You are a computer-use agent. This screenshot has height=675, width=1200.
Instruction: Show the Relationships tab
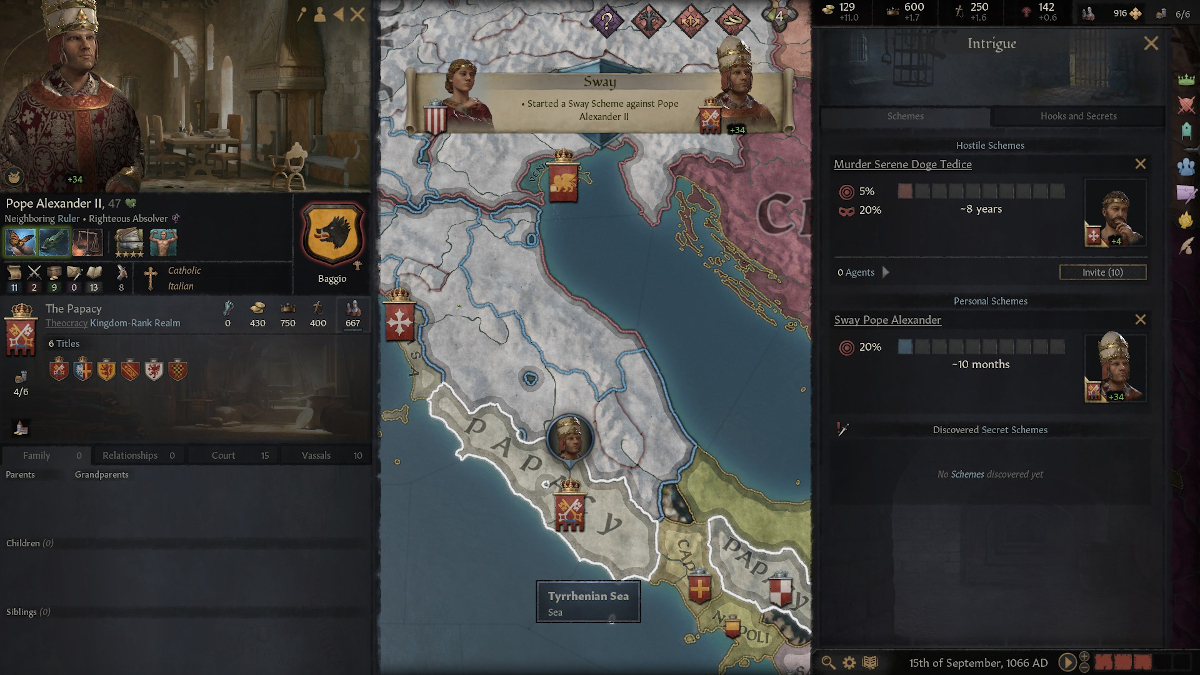point(130,455)
